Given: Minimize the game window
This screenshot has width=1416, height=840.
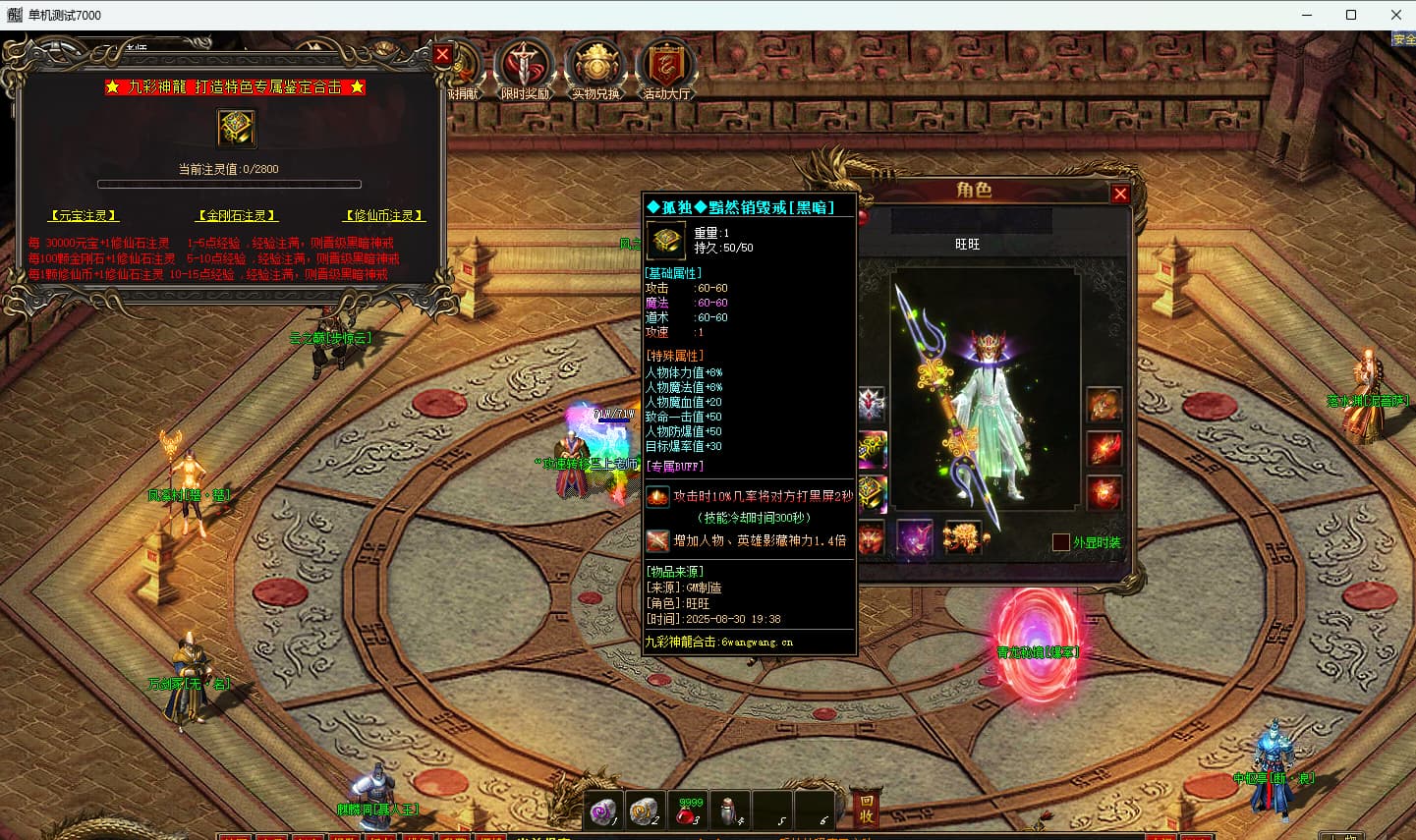Looking at the screenshot, I should coord(1307,15).
